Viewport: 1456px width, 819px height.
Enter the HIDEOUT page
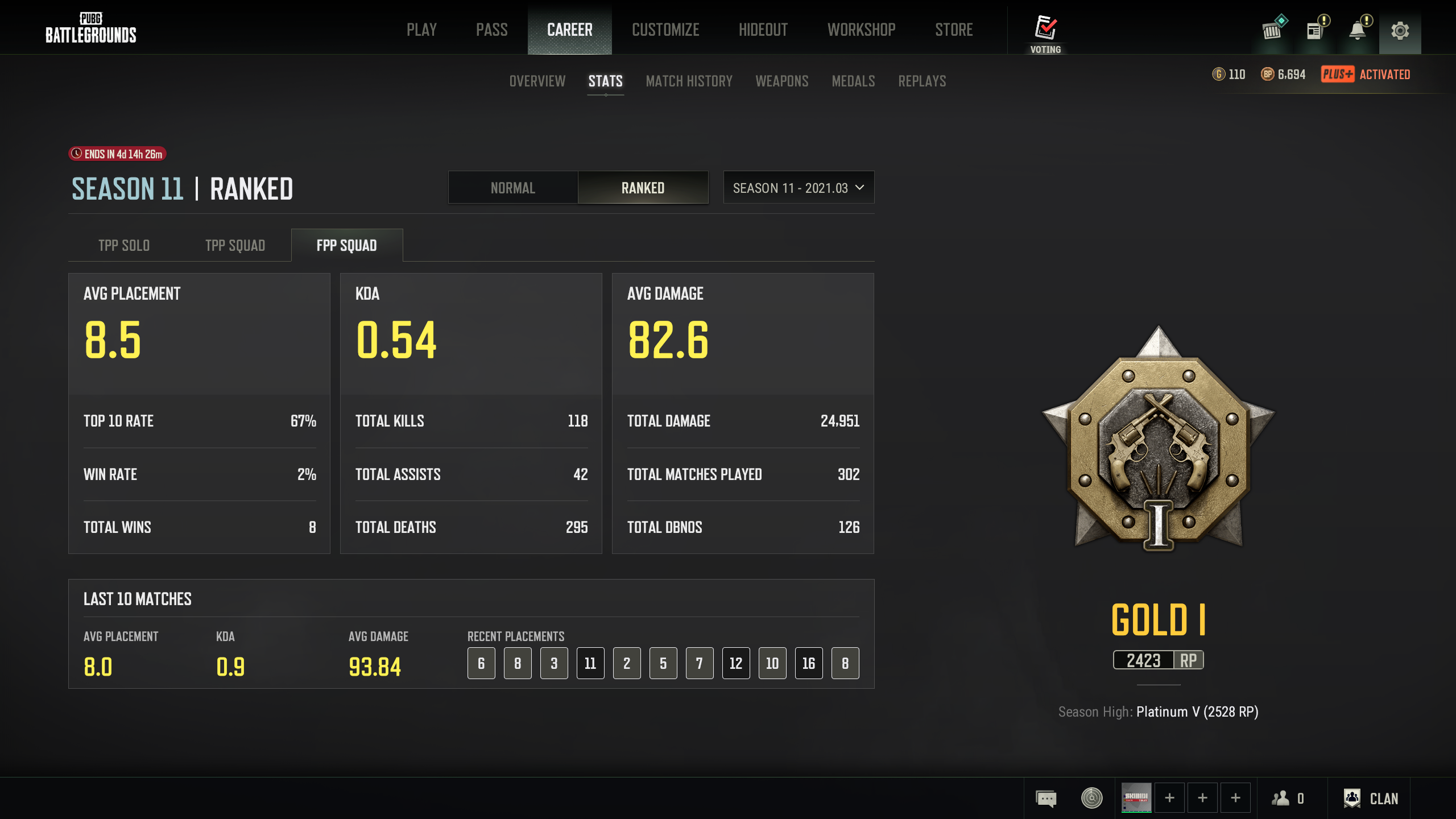click(x=763, y=30)
